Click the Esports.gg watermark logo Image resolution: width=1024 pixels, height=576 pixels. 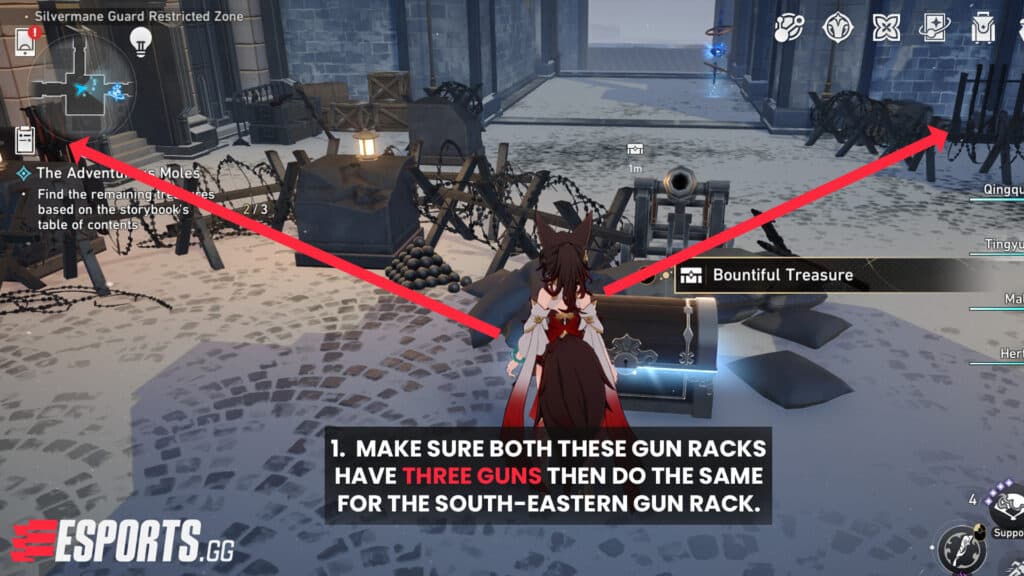coord(118,538)
